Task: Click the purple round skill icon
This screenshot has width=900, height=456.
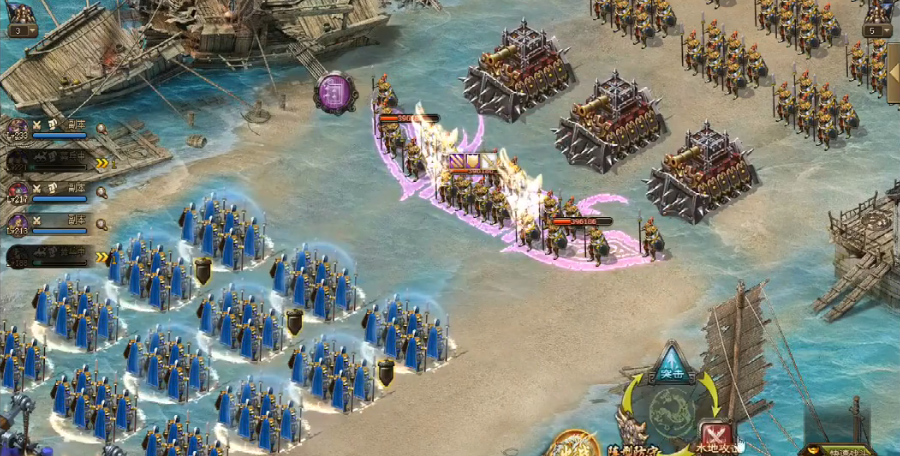Action: [x=336, y=93]
